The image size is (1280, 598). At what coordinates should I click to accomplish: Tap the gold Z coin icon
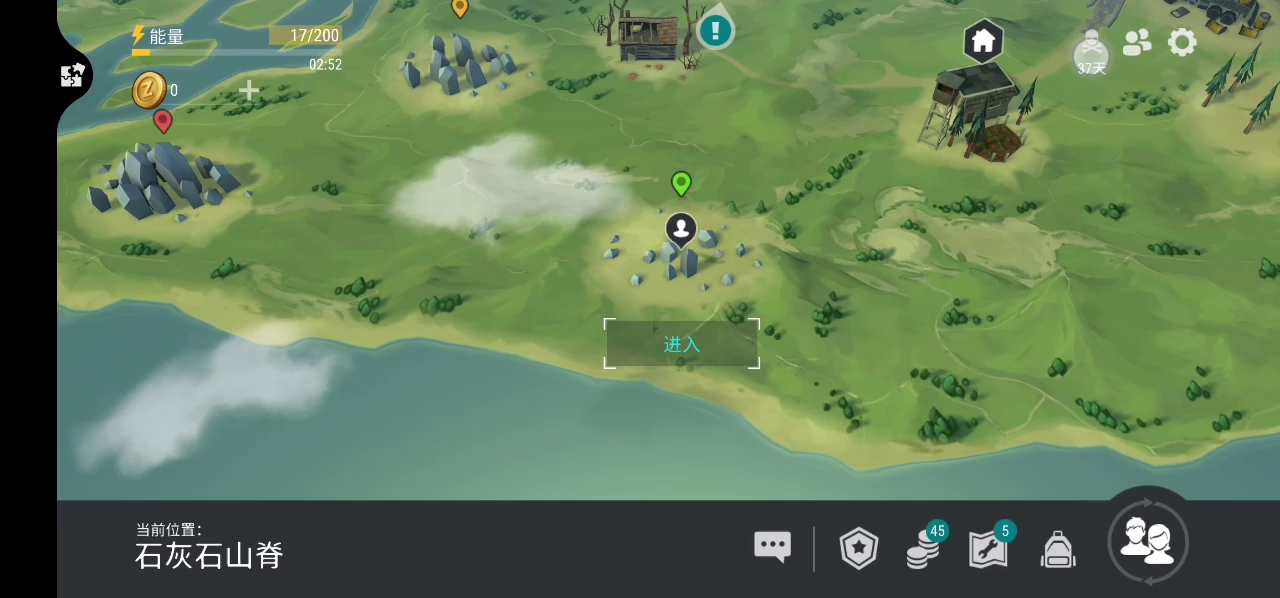click(x=149, y=90)
